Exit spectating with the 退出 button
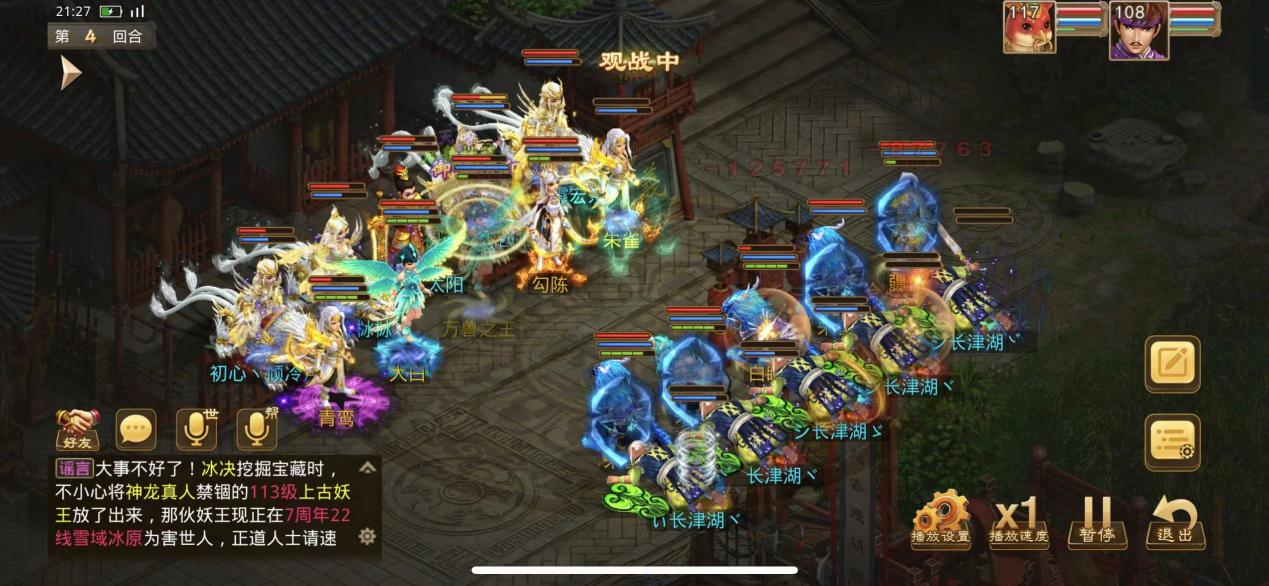 1175,520
